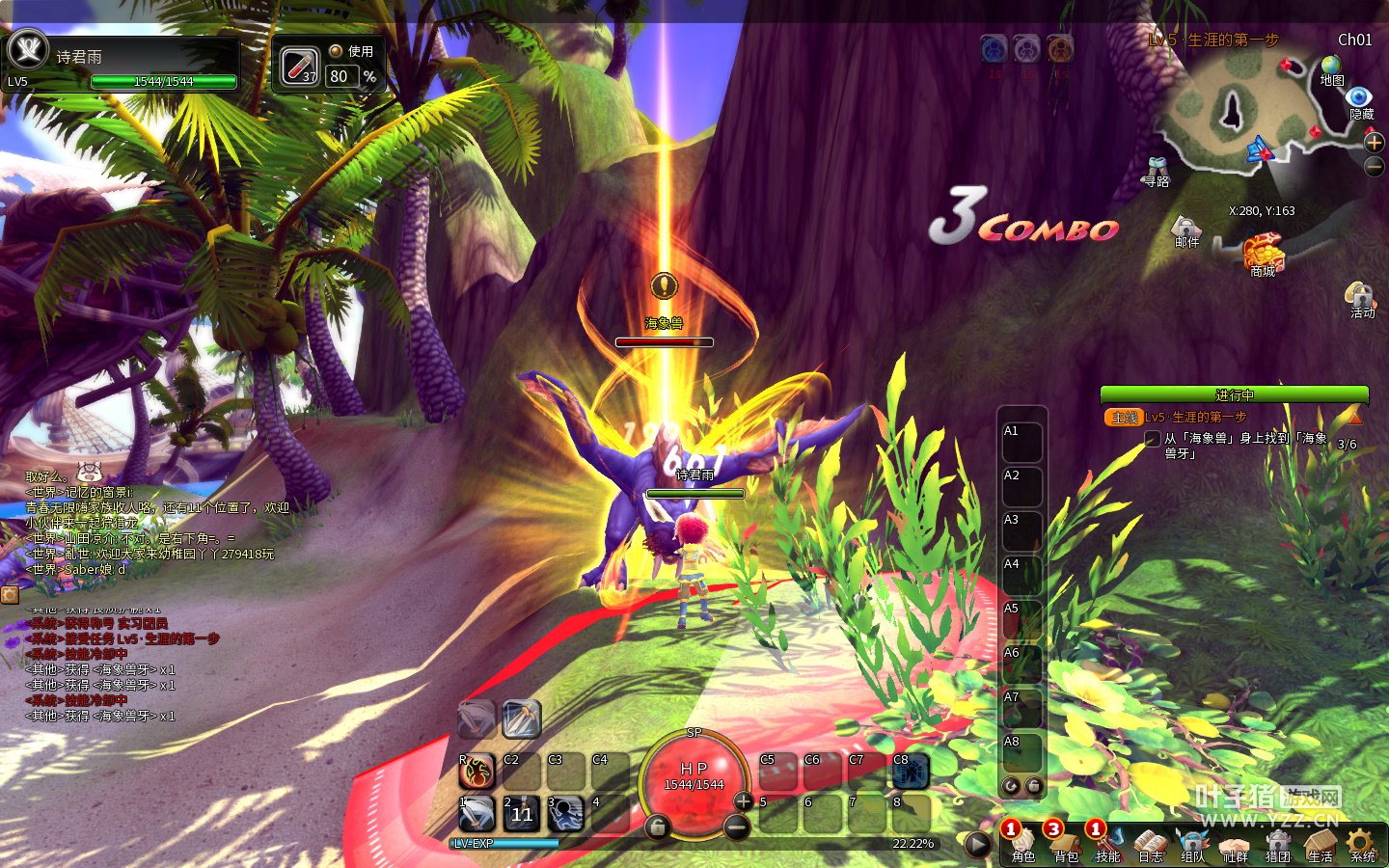Zoom out the minimap with minus button

pos(1375,166)
